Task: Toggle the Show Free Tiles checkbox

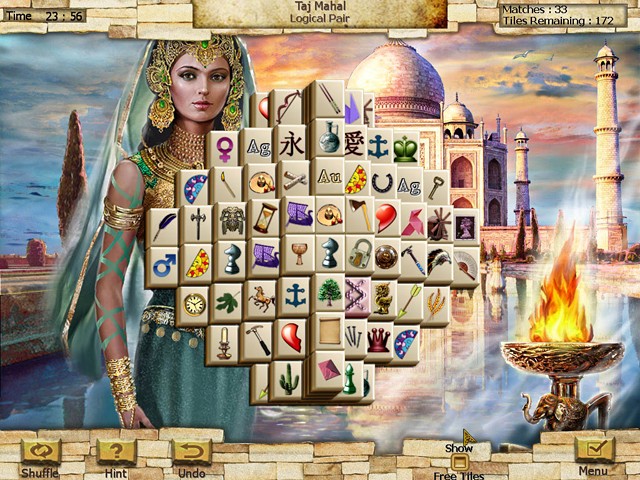Action: pos(459,462)
